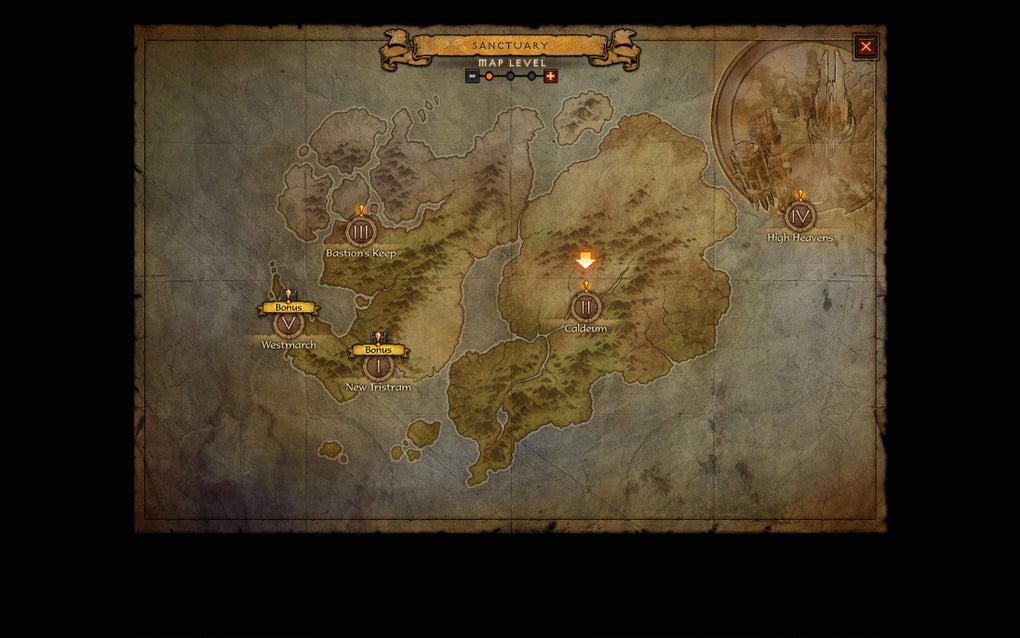Select the Caldeum Act II marker
This screenshot has height=638, width=1020.
coord(586,306)
